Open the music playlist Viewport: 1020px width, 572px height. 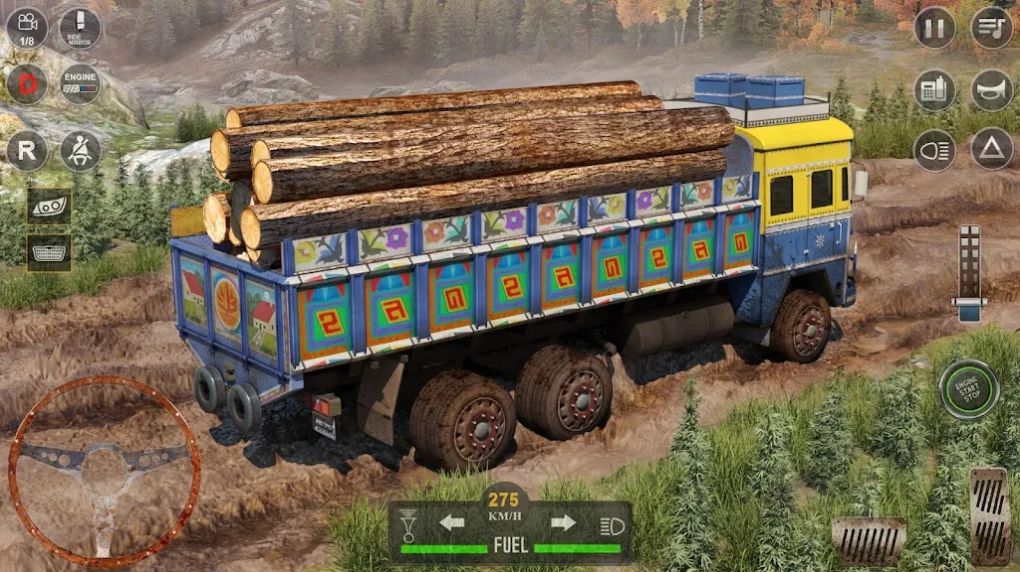992,28
